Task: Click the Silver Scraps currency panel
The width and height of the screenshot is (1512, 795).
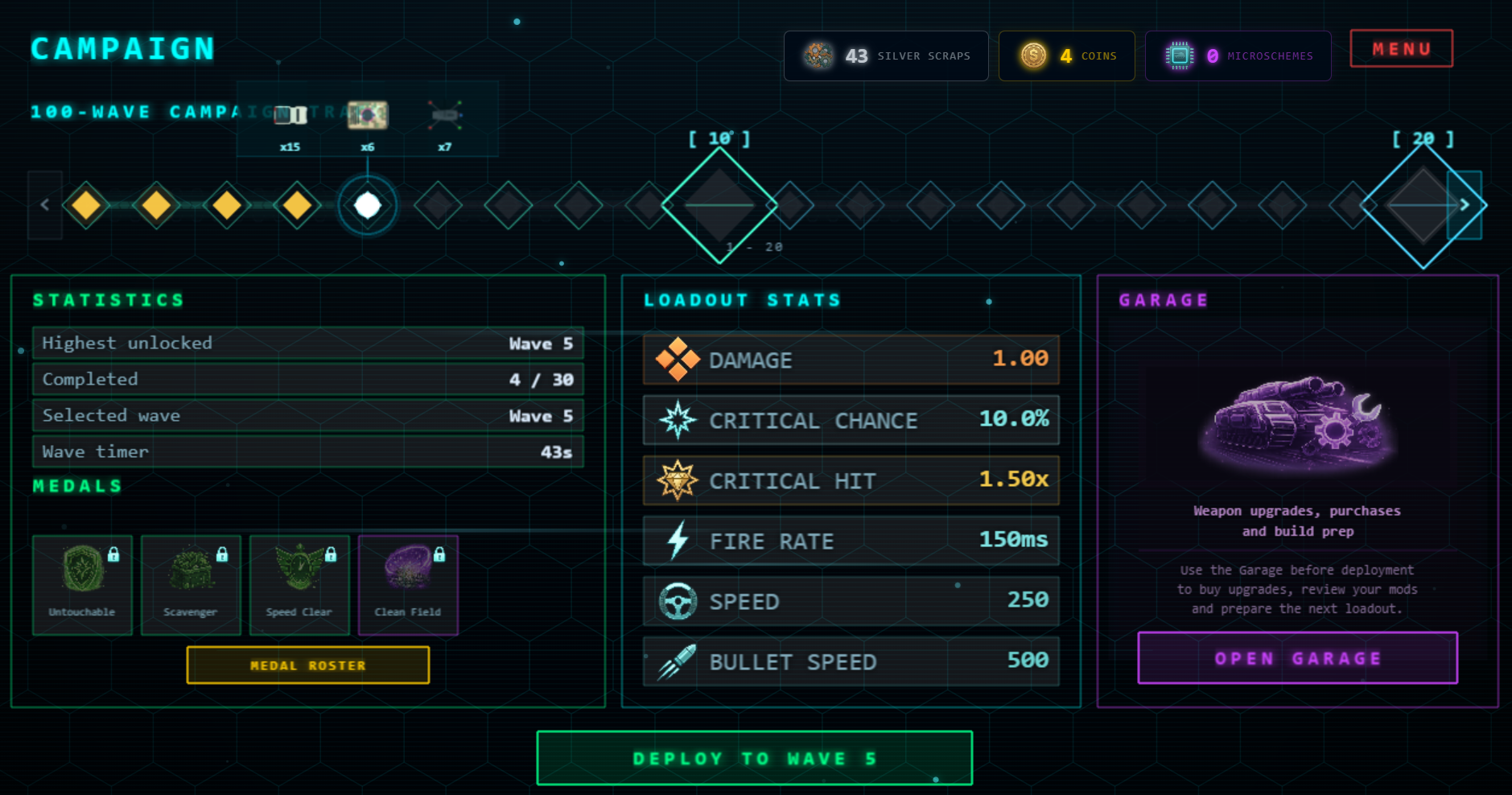Action: coord(886,56)
